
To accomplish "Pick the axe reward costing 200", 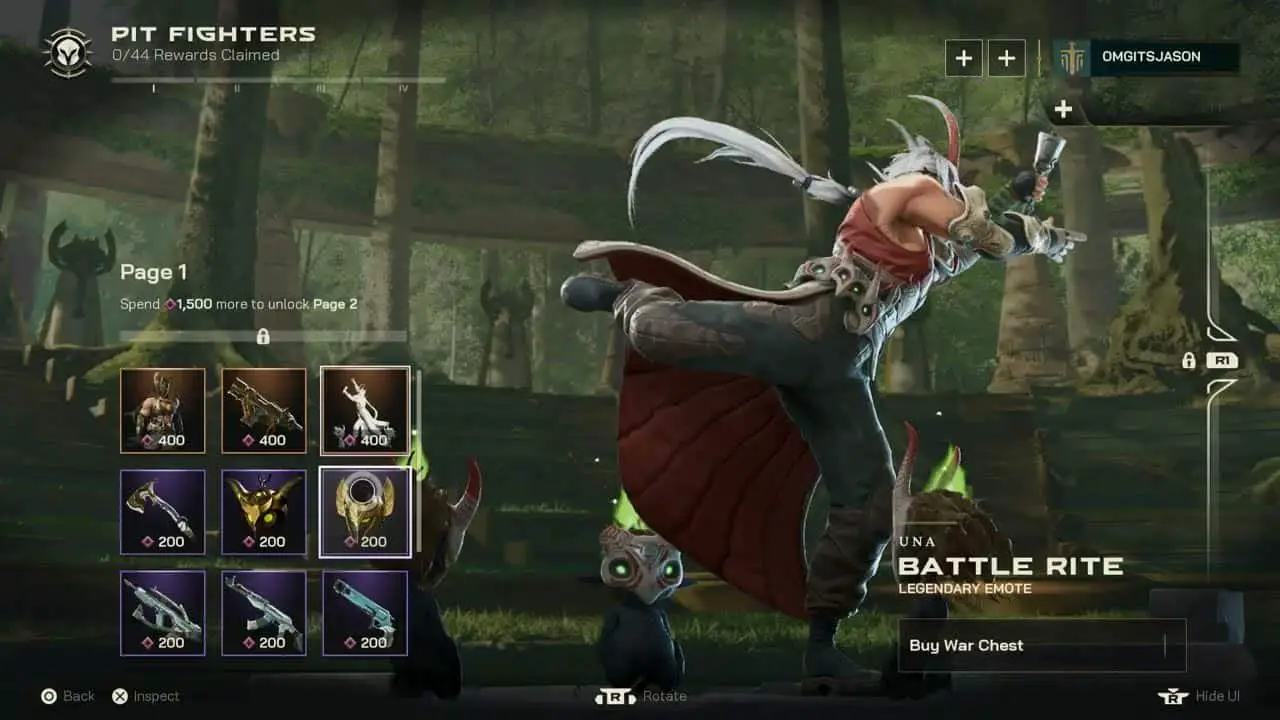I will (x=163, y=512).
